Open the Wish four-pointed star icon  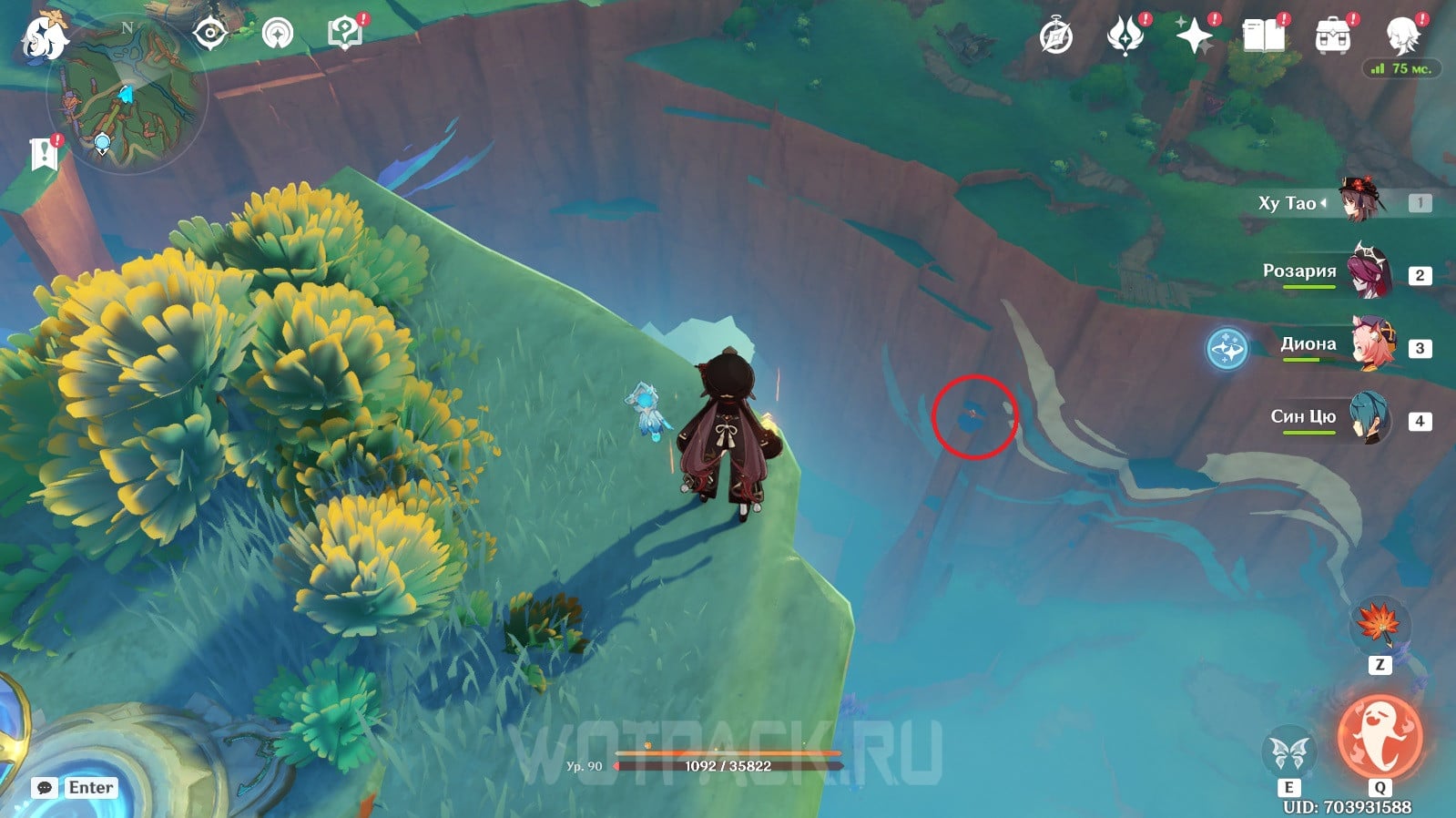pos(1194,36)
